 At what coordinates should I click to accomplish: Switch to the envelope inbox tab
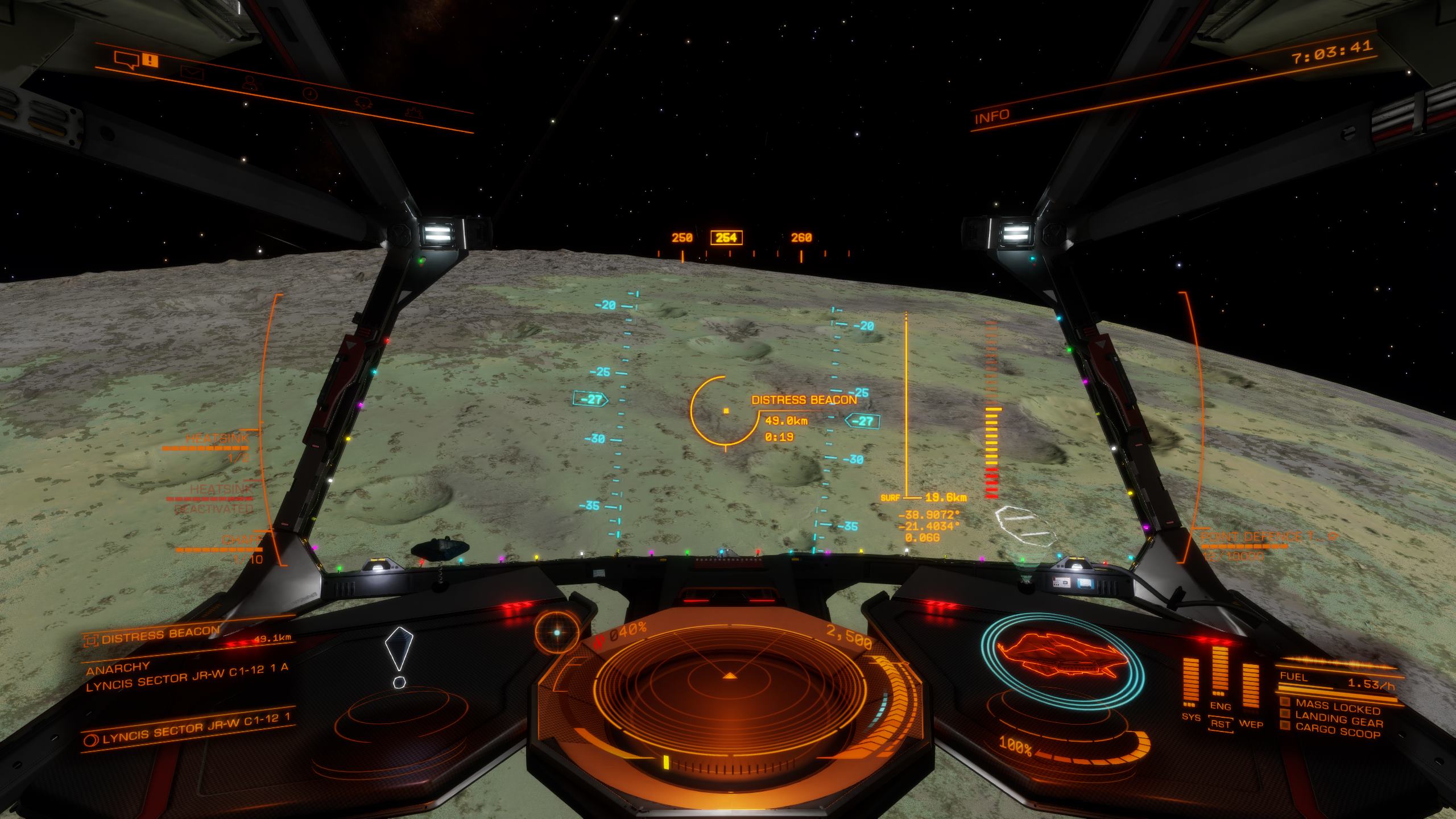(192, 72)
